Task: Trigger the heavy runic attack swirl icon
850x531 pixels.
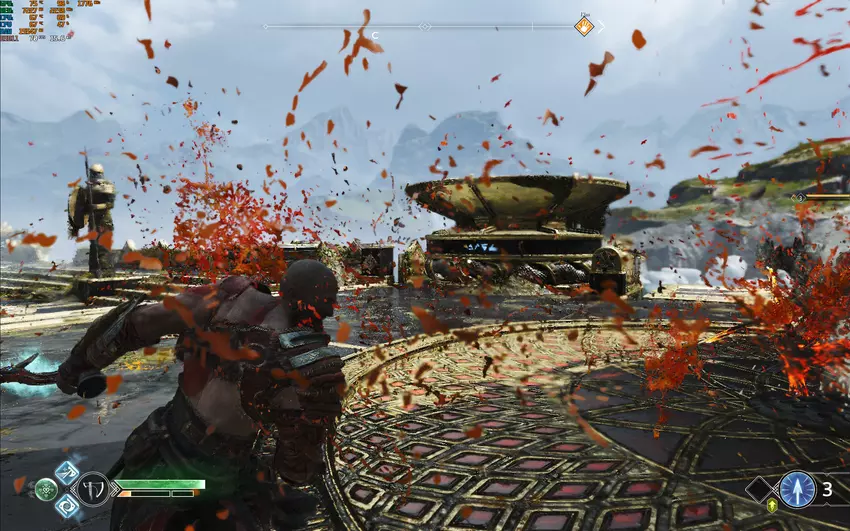Action: click(67, 506)
